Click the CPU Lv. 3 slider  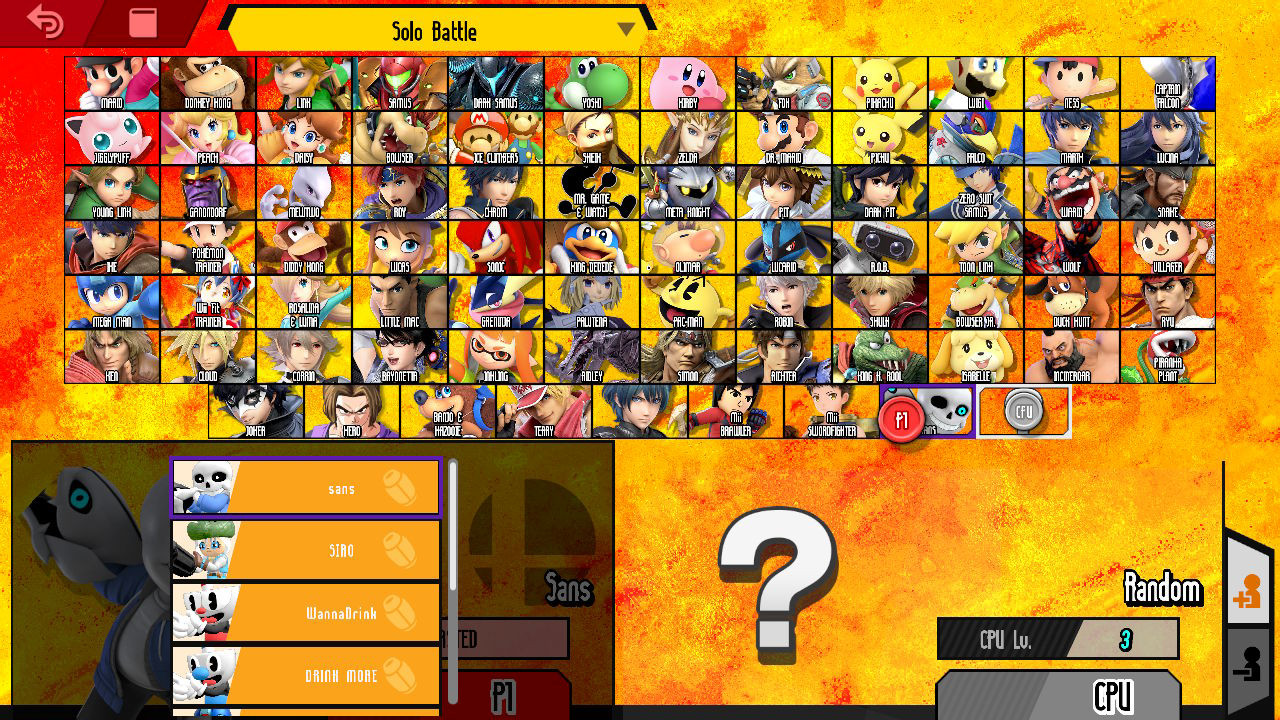pos(1057,640)
